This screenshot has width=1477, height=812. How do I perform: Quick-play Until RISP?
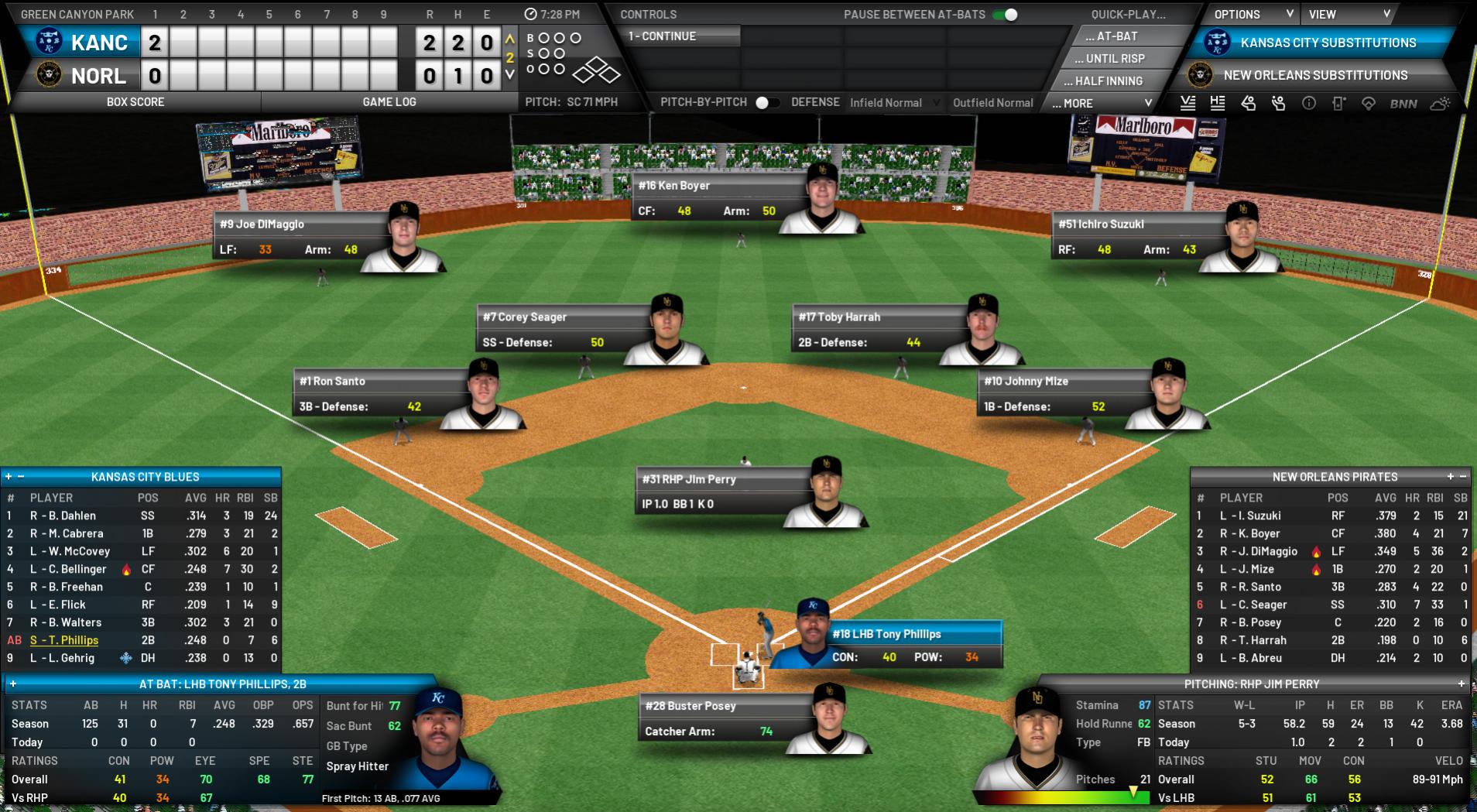[1115, 59]
